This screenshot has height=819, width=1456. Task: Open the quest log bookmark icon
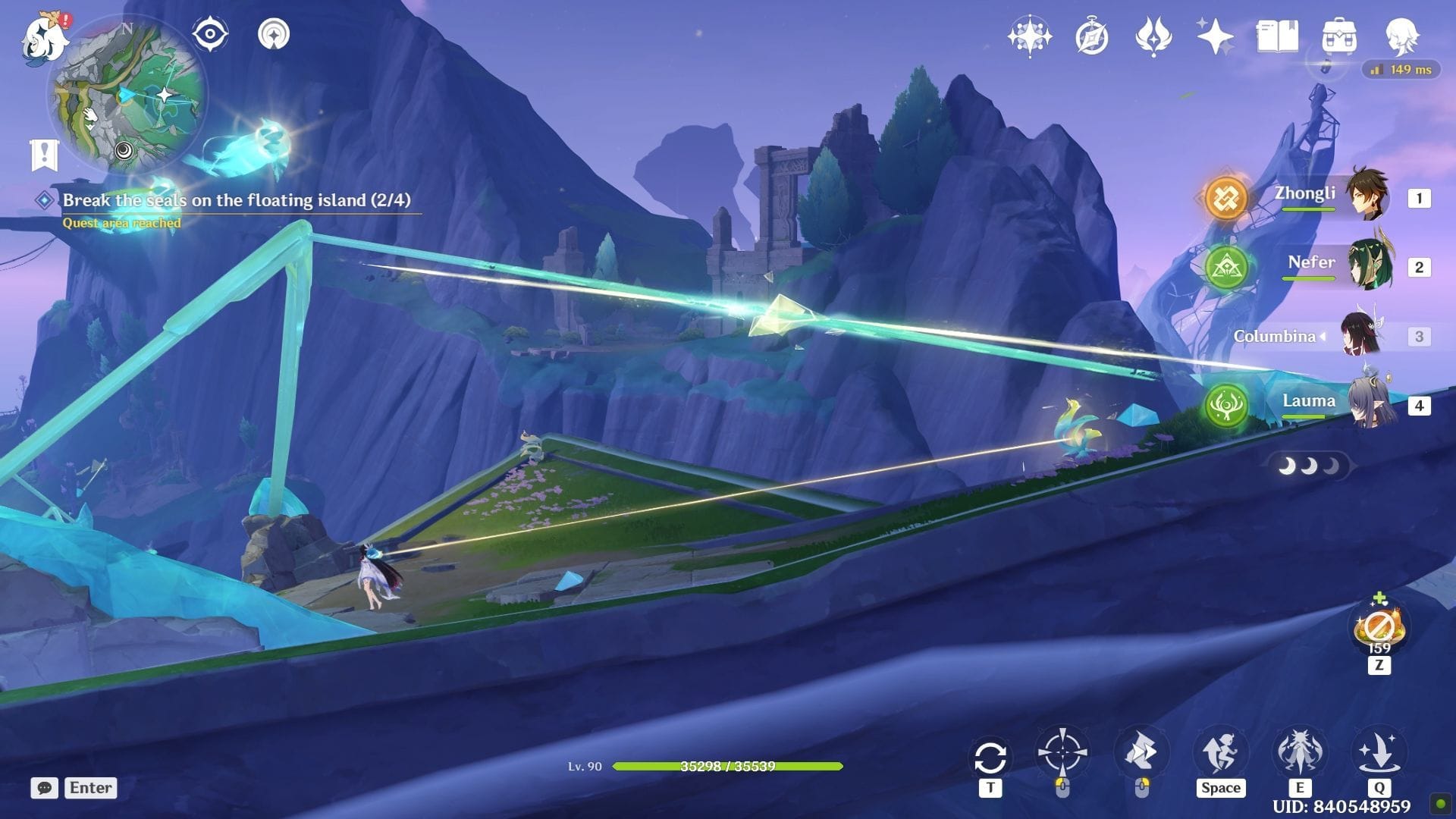(44, 155)
